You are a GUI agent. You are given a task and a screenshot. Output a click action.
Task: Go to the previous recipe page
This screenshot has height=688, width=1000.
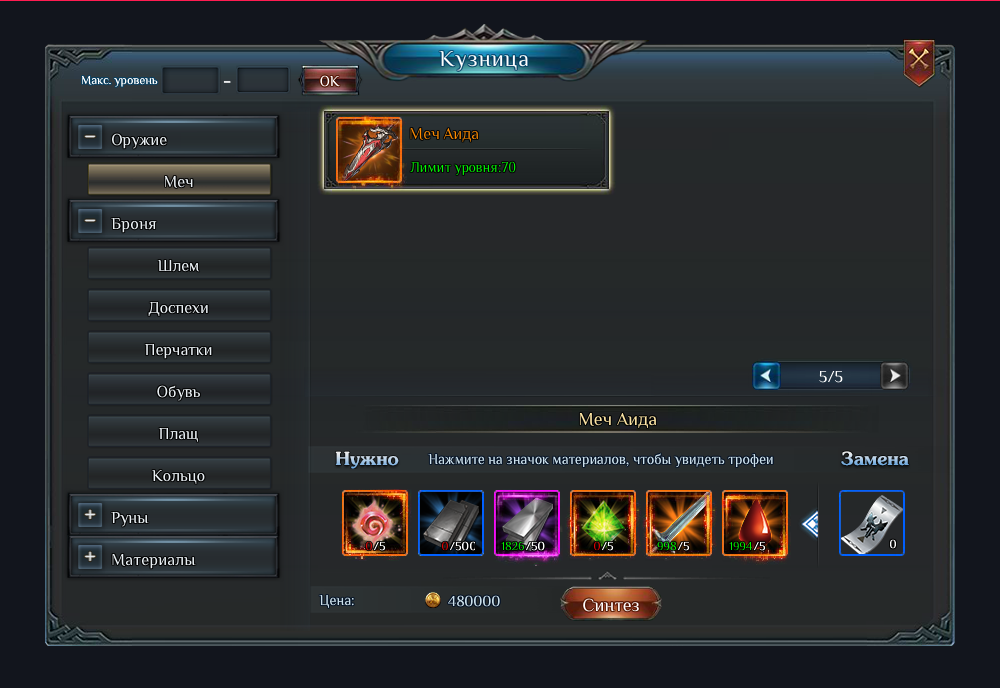tap(766, 376)
